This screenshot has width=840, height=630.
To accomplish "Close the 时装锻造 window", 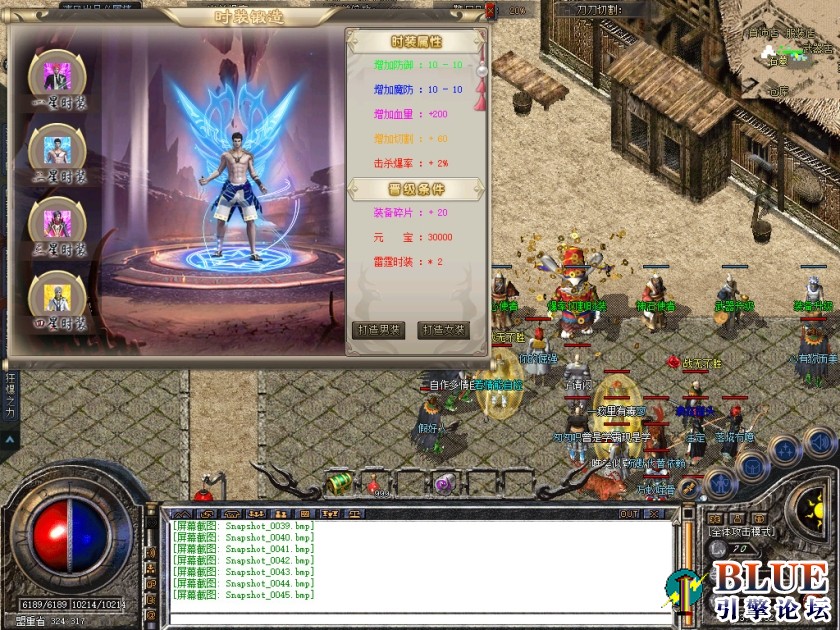I will (x=489, y=14).
